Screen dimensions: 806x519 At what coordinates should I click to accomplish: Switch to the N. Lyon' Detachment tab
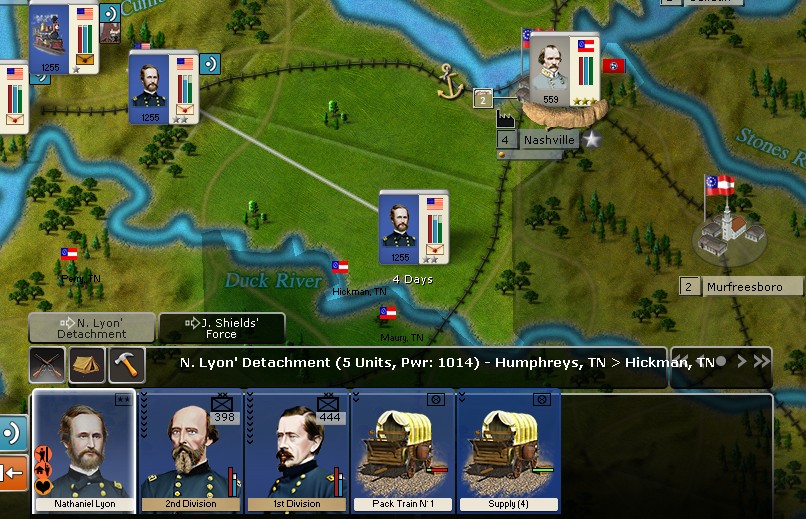(92, 327)
